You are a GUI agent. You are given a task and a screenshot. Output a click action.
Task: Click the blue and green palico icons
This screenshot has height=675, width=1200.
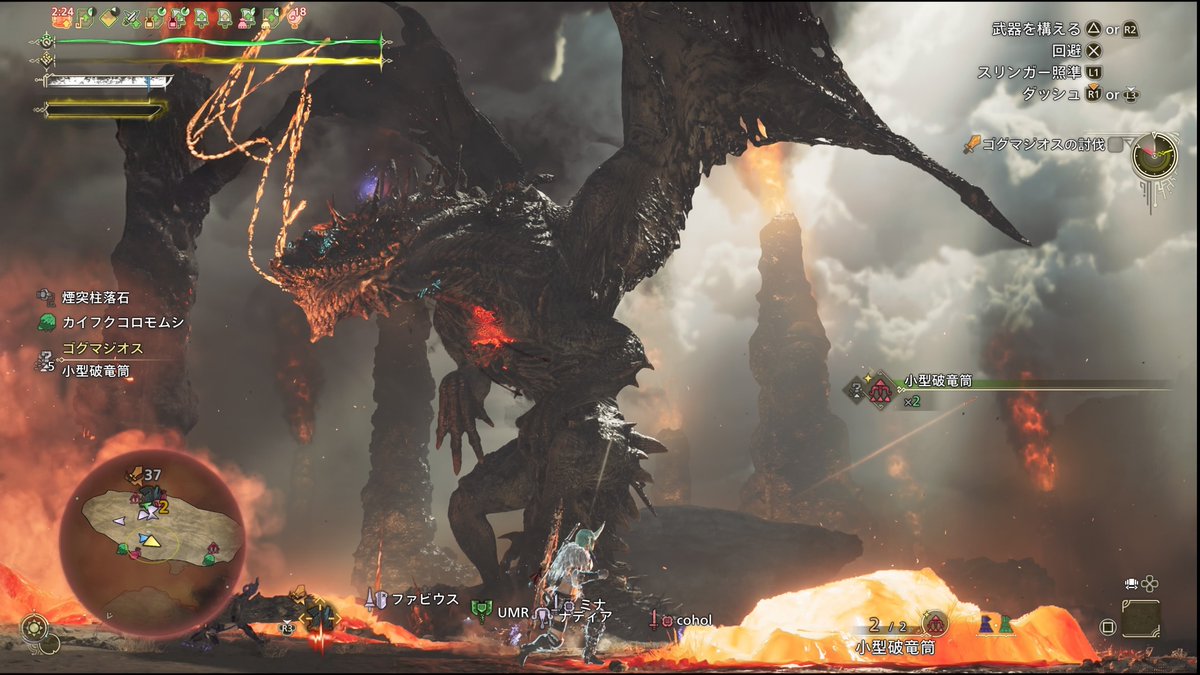click(995, 623)
